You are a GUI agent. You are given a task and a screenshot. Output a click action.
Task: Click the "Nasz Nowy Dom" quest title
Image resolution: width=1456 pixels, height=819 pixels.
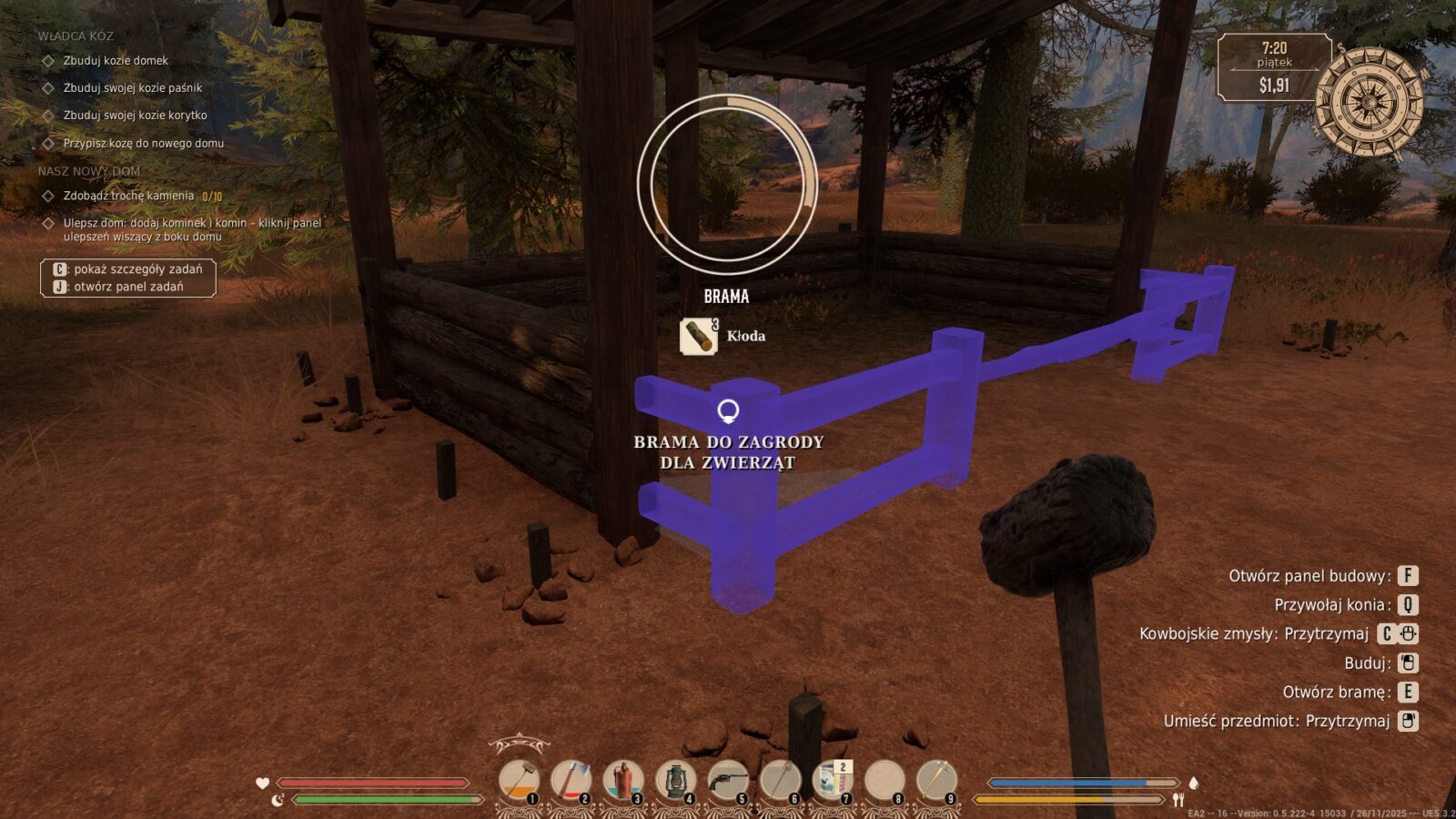click(x=89, y=171)
